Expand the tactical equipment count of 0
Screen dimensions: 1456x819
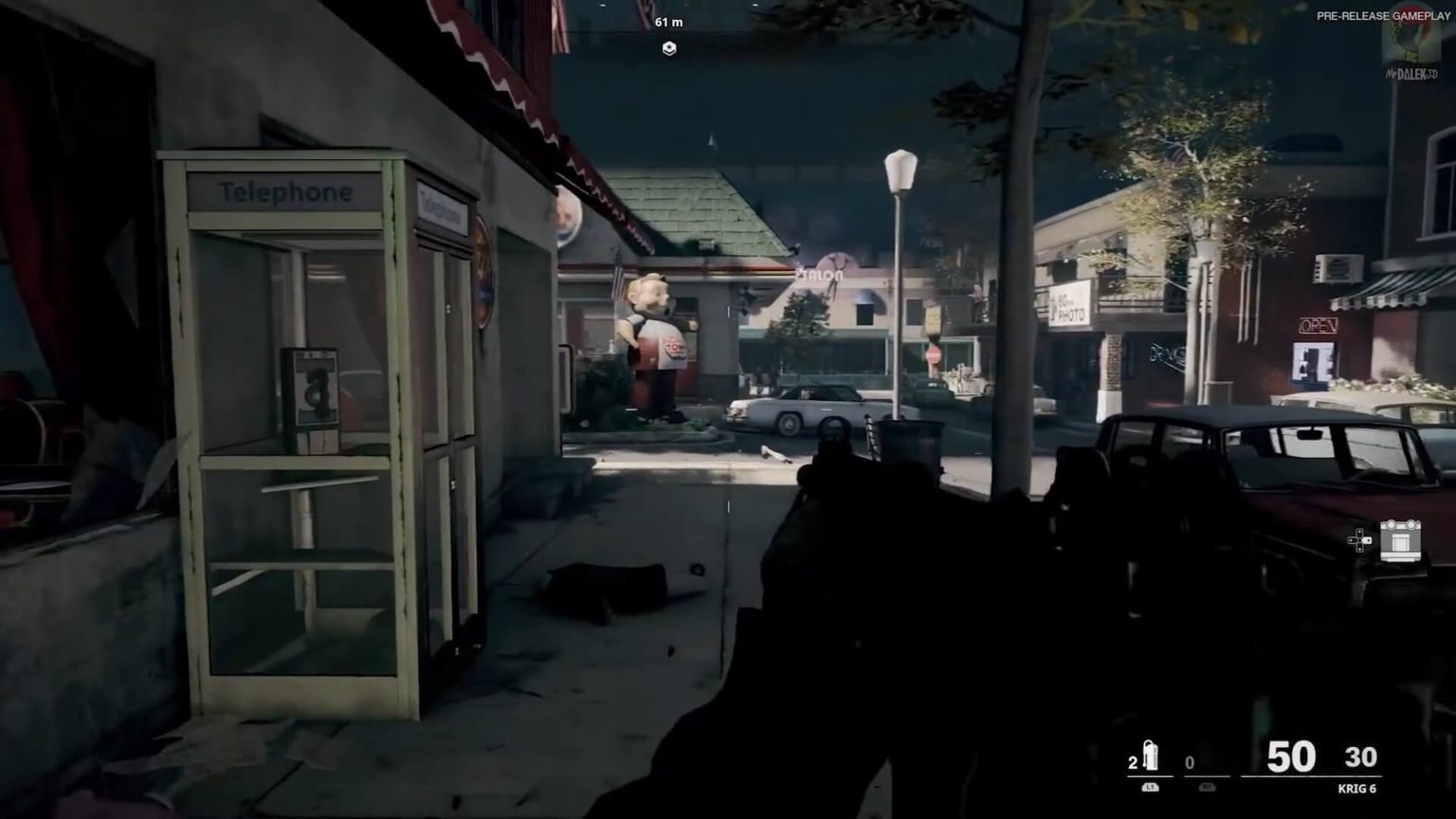click(x=1188, y=760)
